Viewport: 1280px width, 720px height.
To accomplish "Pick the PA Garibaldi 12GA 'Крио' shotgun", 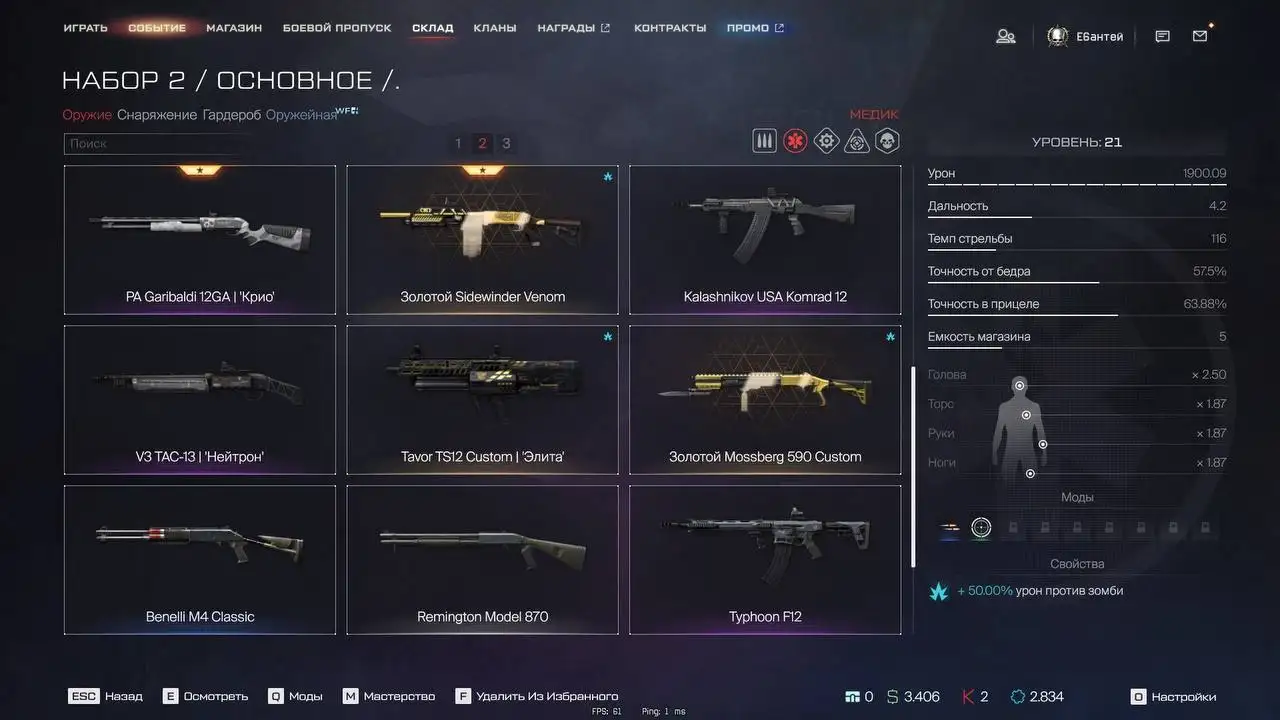I will click(x=200, y=240).
